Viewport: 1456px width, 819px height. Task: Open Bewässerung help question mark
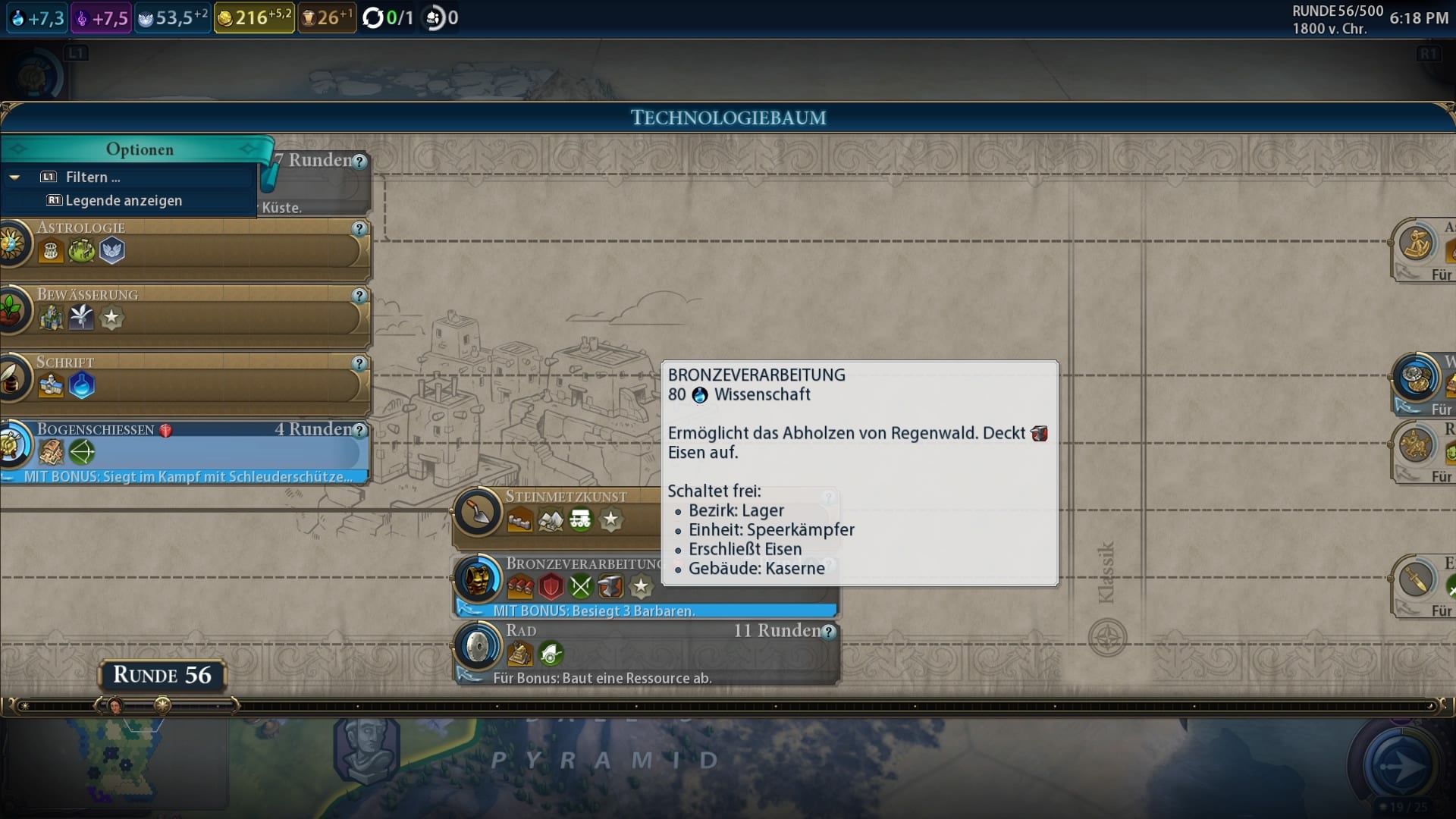pyautogui.click(x=359, y=296)
